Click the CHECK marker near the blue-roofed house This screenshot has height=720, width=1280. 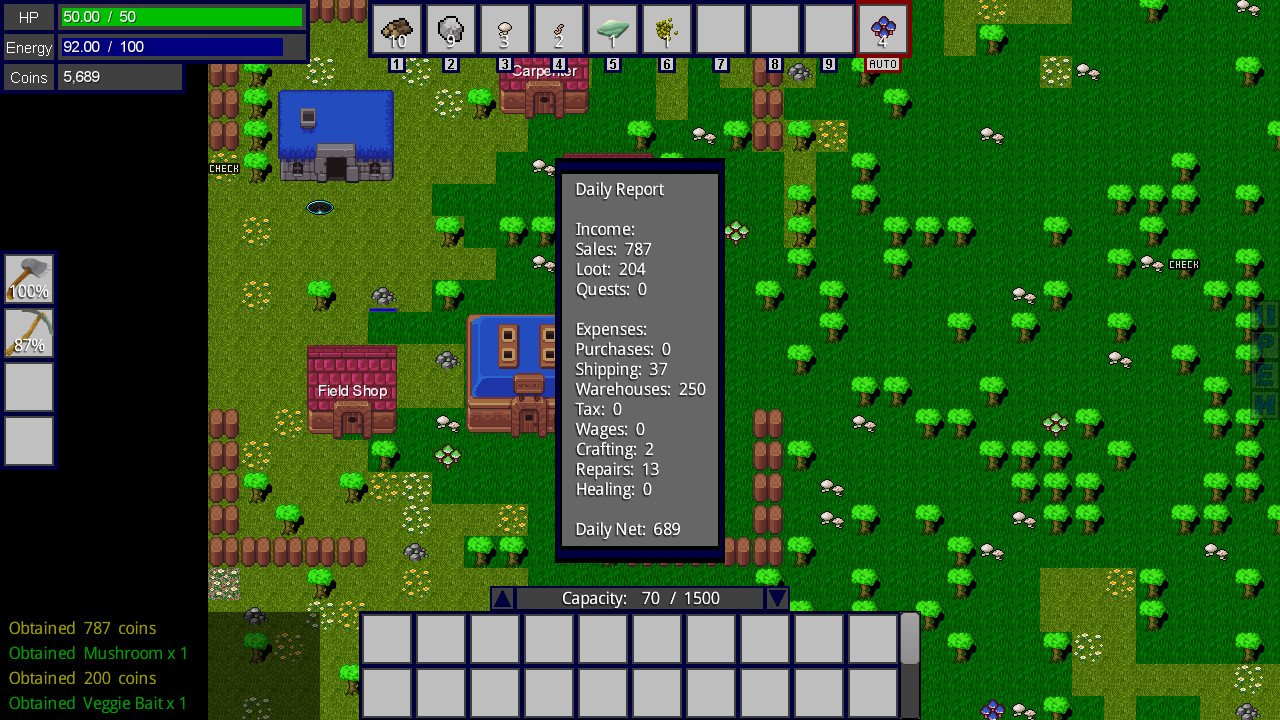[x=224, y=168]
